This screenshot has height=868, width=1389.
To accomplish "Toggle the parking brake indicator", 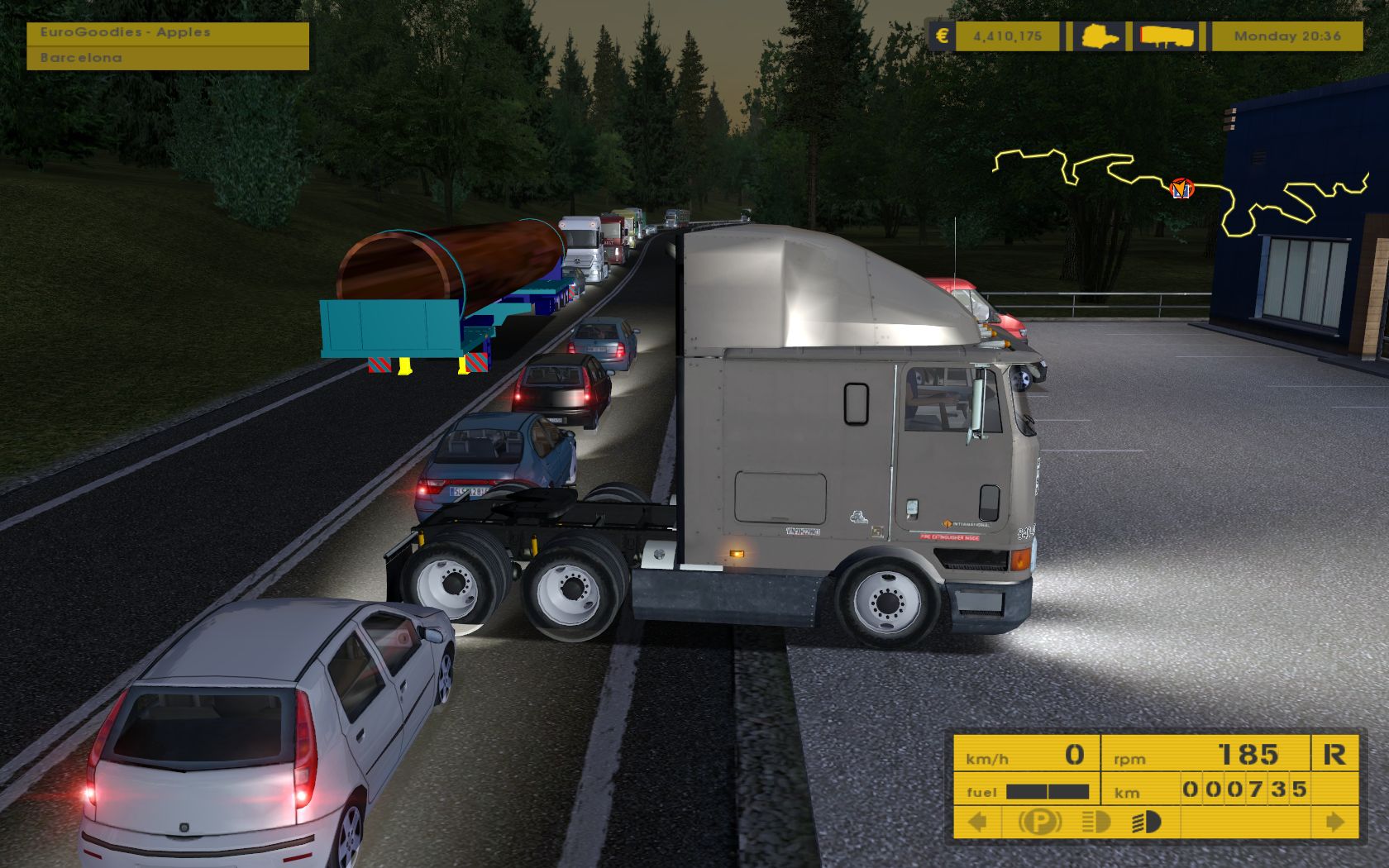I will click(x=1039, y=822).
